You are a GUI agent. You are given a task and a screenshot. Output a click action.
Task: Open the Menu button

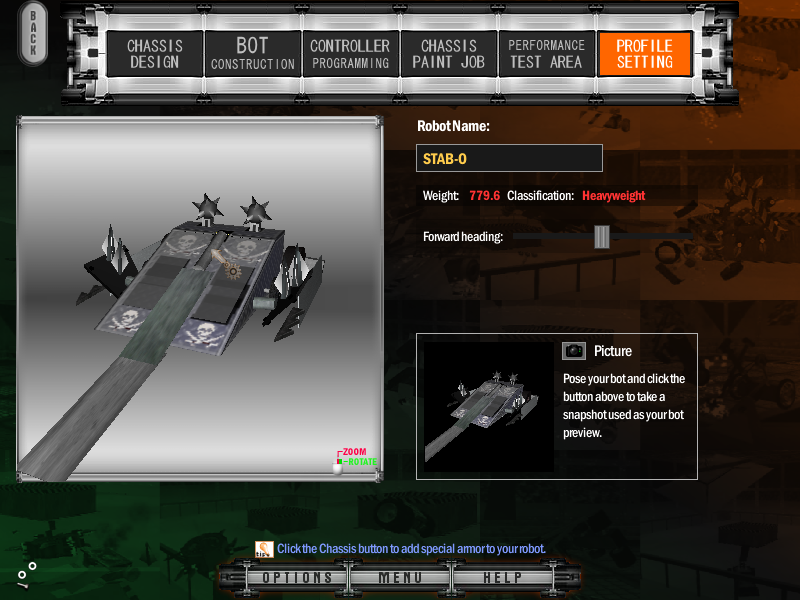click(x=399, y=578)
